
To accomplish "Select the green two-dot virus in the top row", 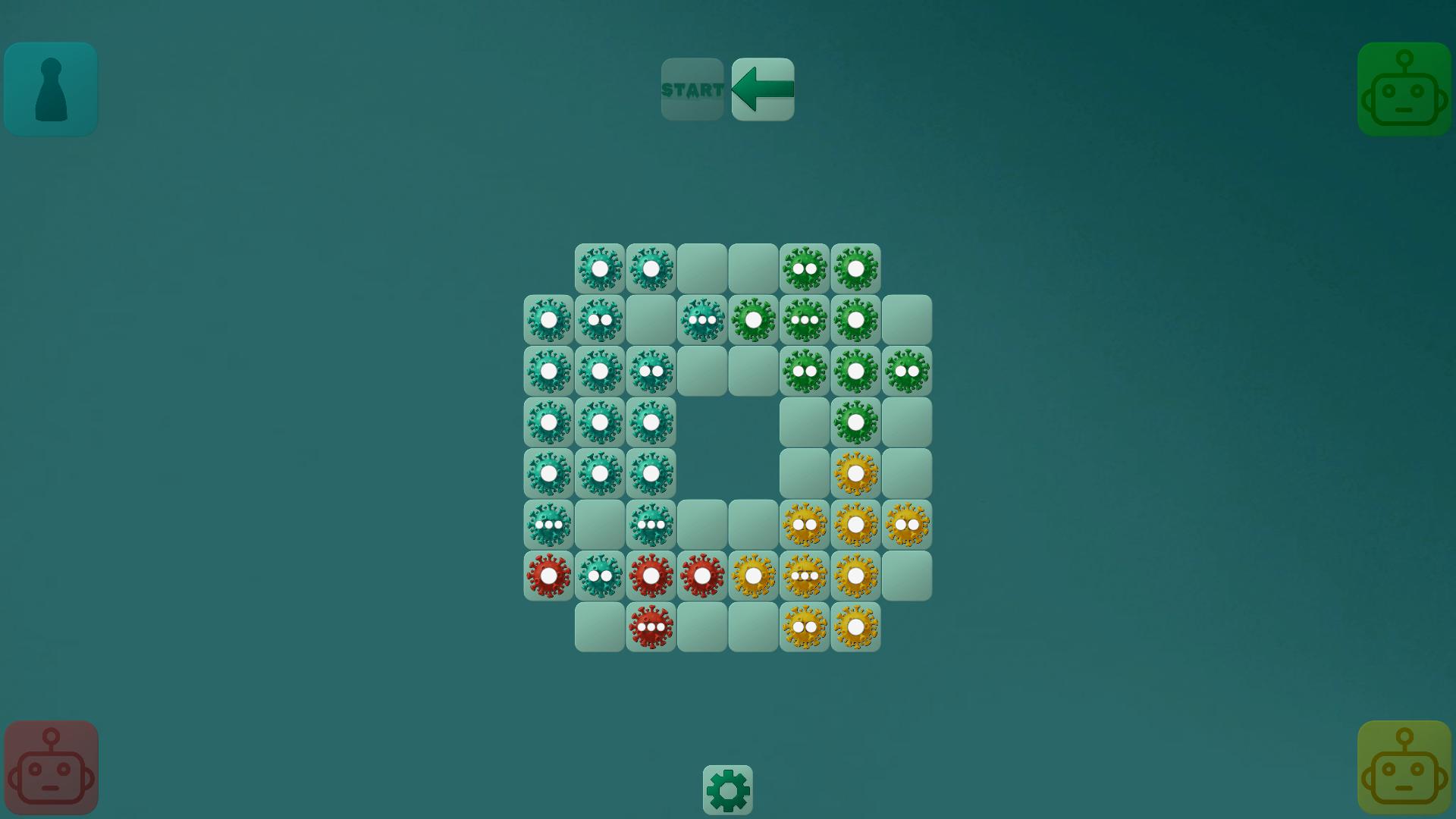I will click(x=805, y=266).
